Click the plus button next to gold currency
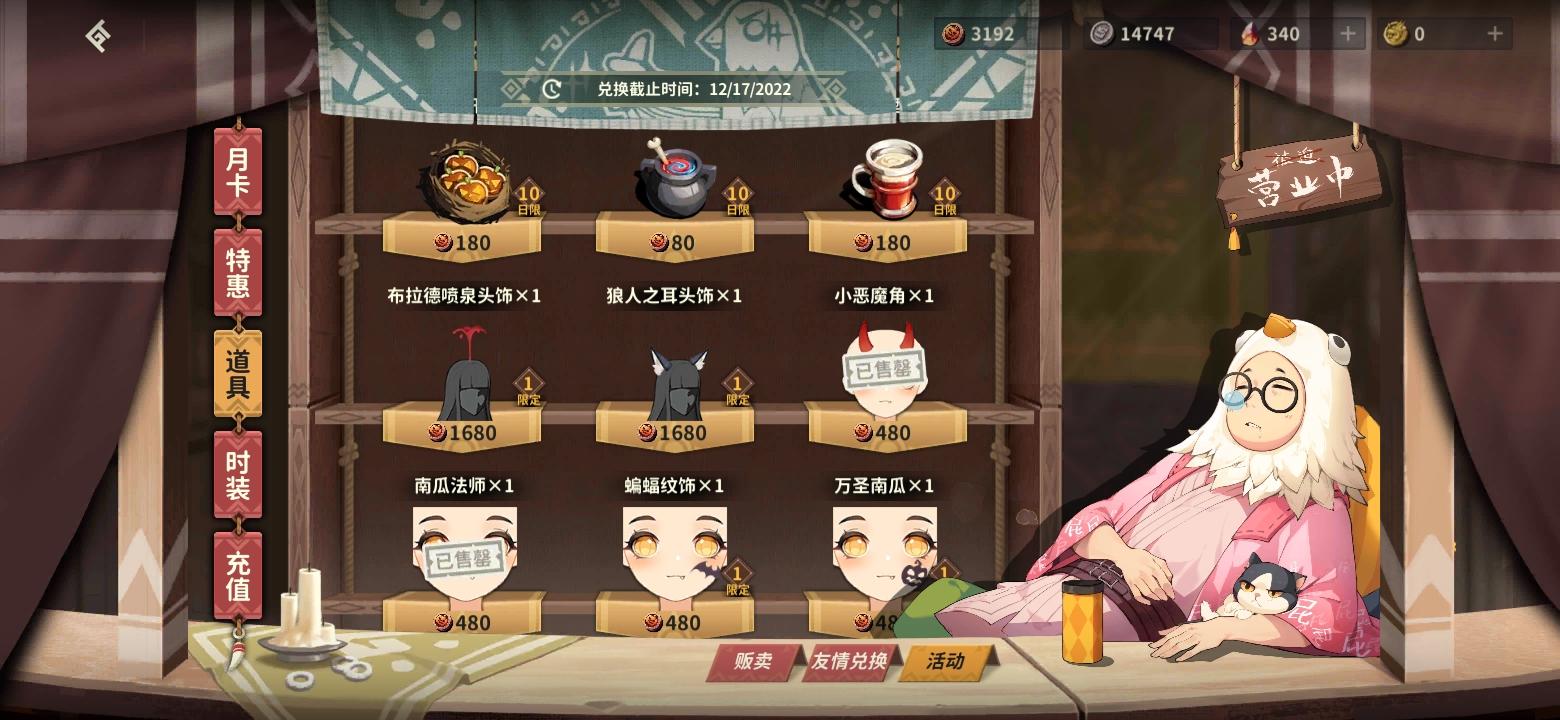This screenshot has height=720, width=1560. click(1494, 32)
